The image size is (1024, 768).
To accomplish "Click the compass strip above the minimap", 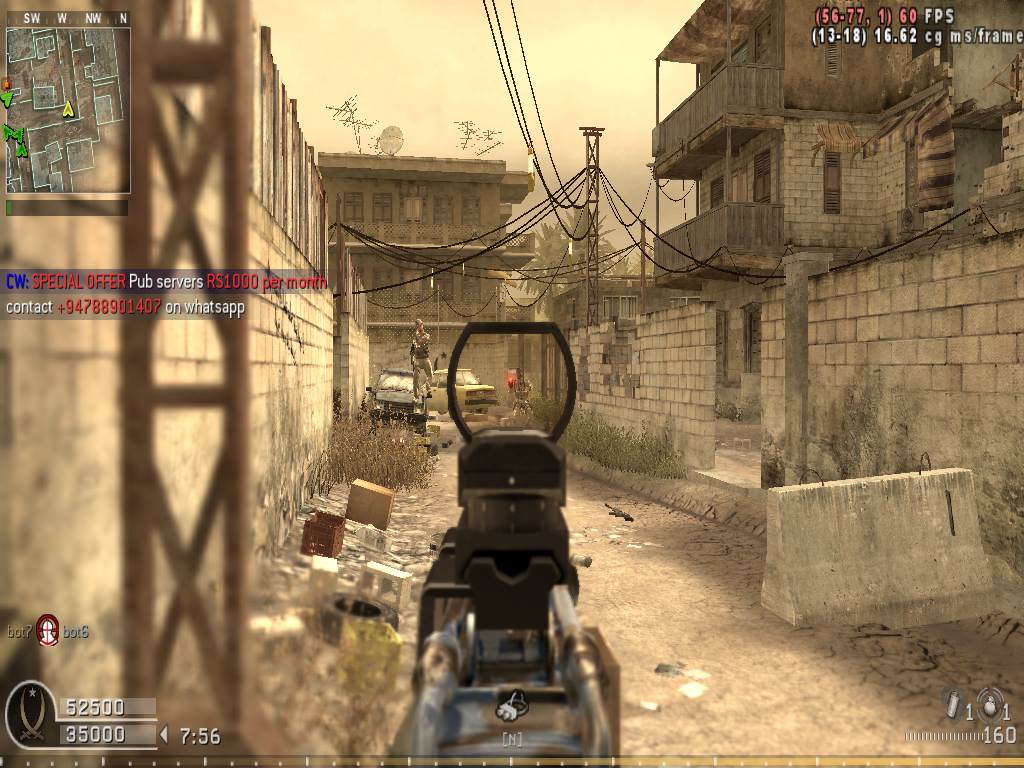I will [x=68, y=18].
